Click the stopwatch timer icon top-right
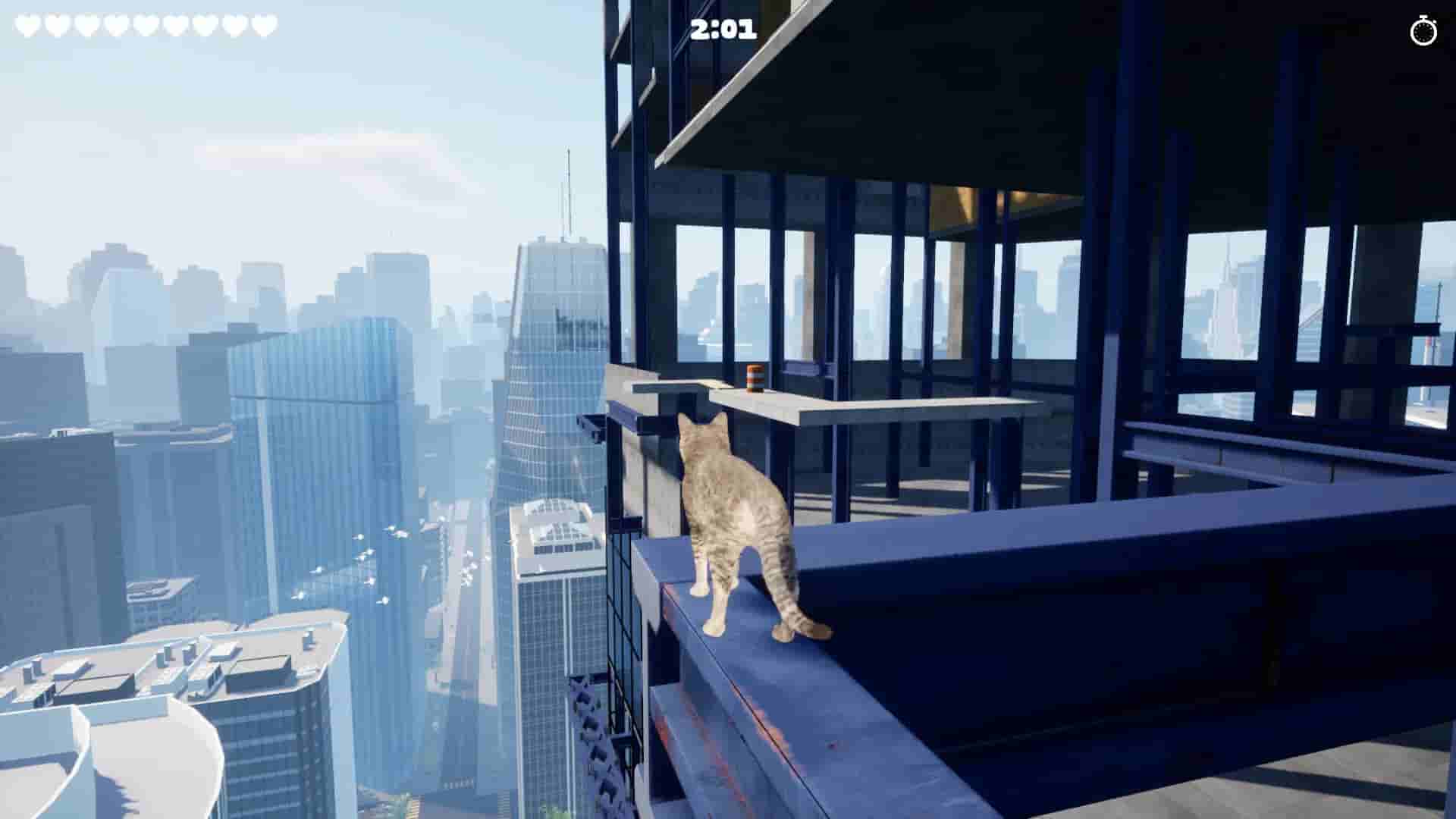This screenshot has height=819, width=1456. coord(1423,32)
